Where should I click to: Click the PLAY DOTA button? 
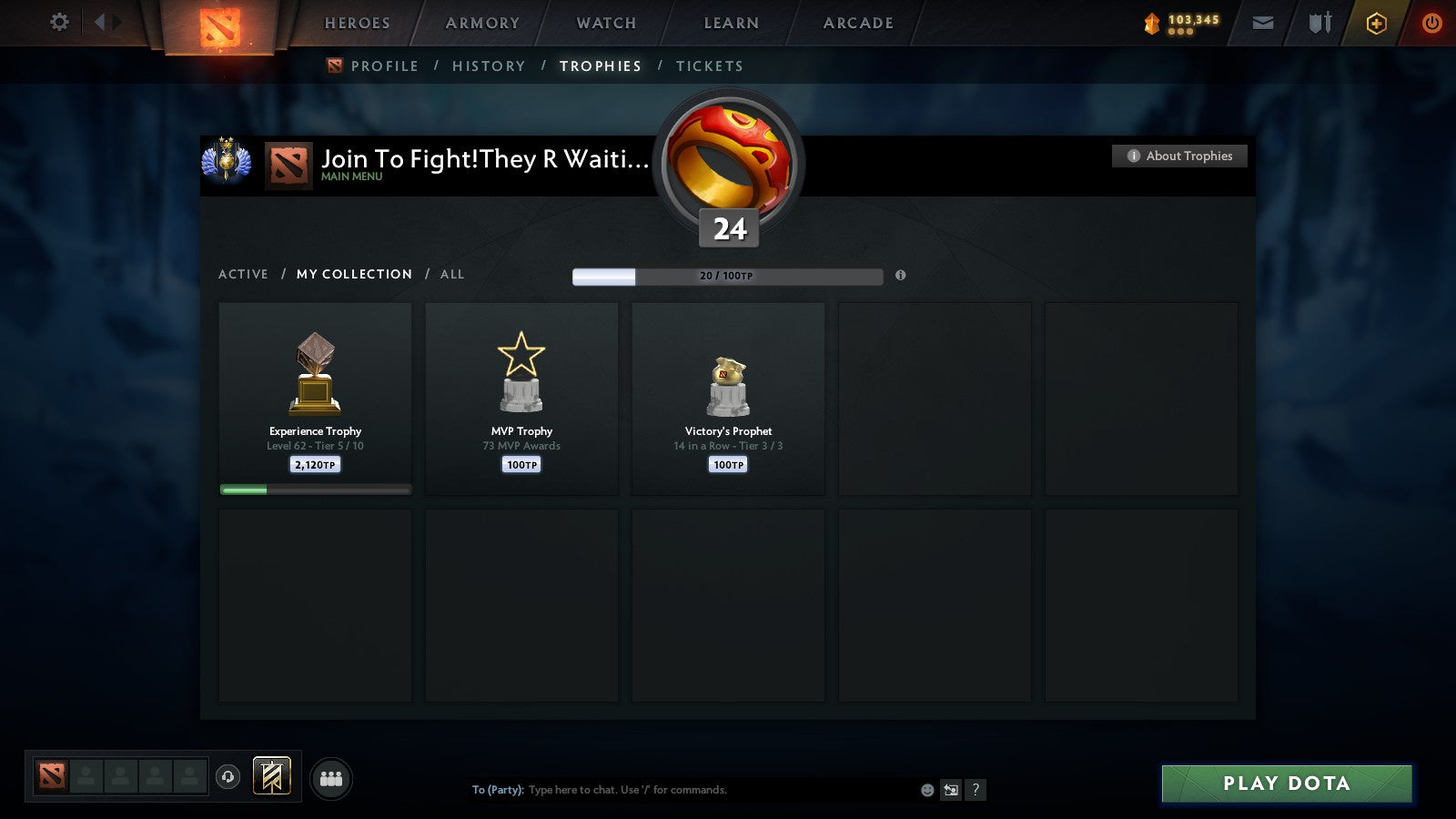tap(1285, 784)
